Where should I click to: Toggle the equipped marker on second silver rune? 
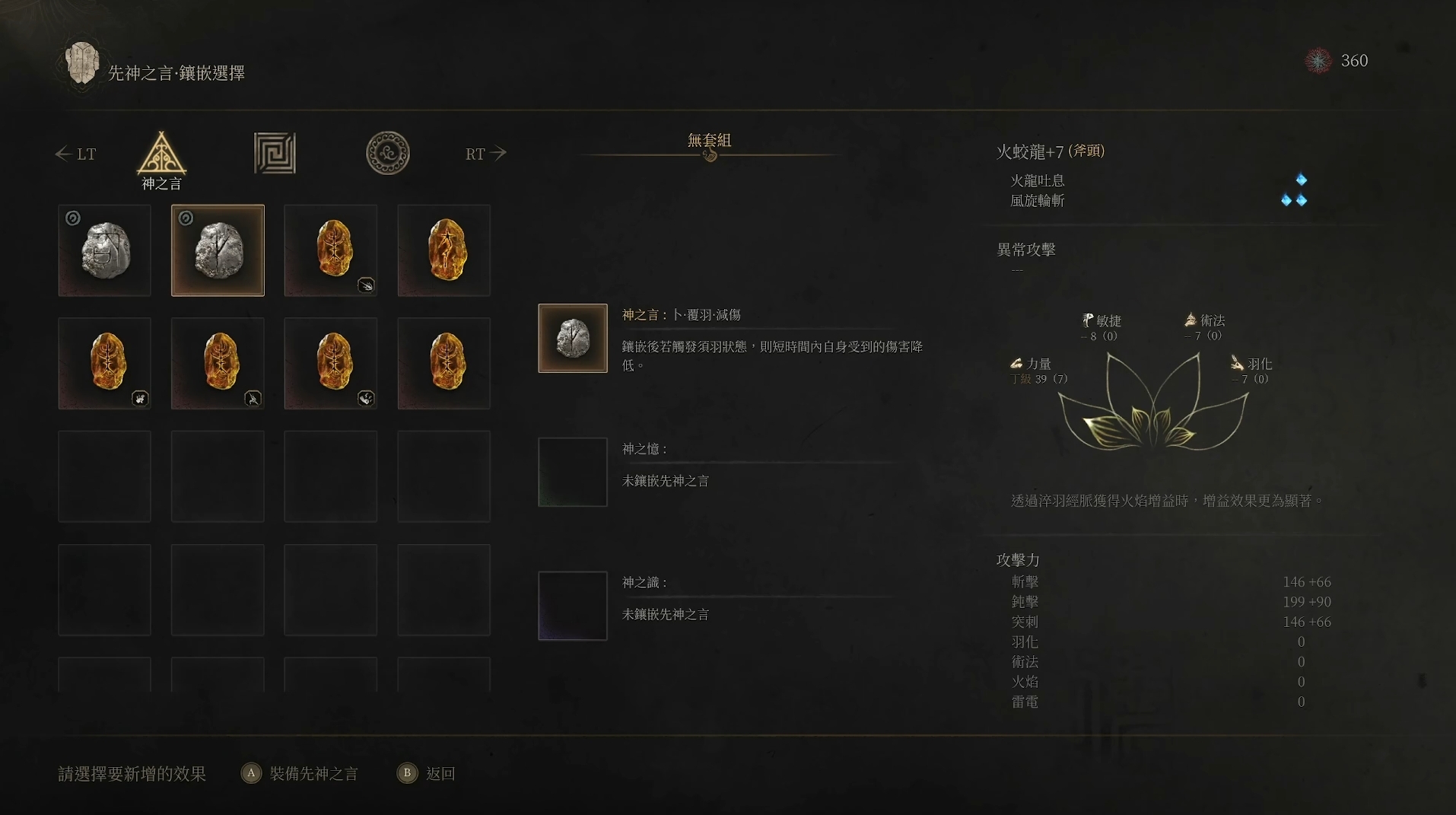coord(185,218)
